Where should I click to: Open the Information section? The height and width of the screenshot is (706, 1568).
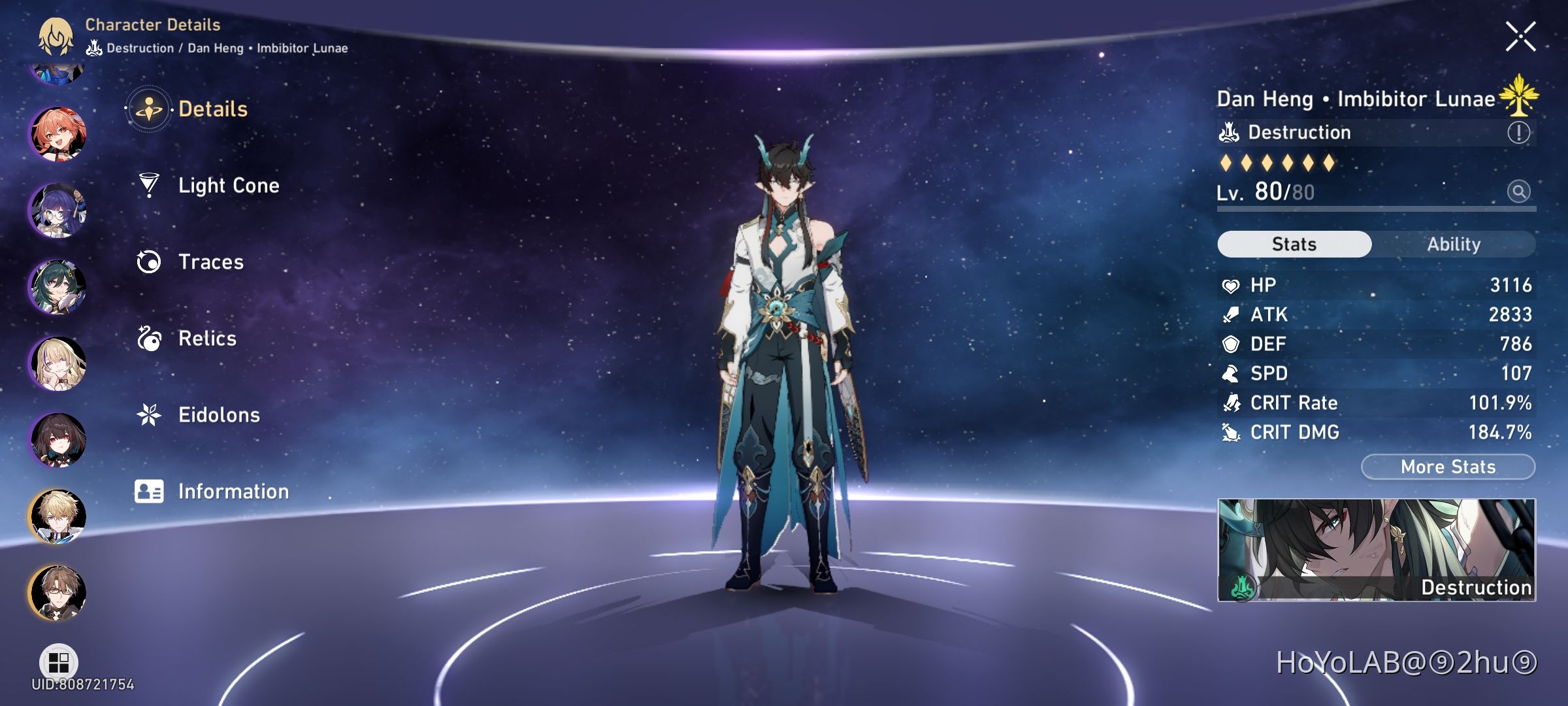(233, 491)
